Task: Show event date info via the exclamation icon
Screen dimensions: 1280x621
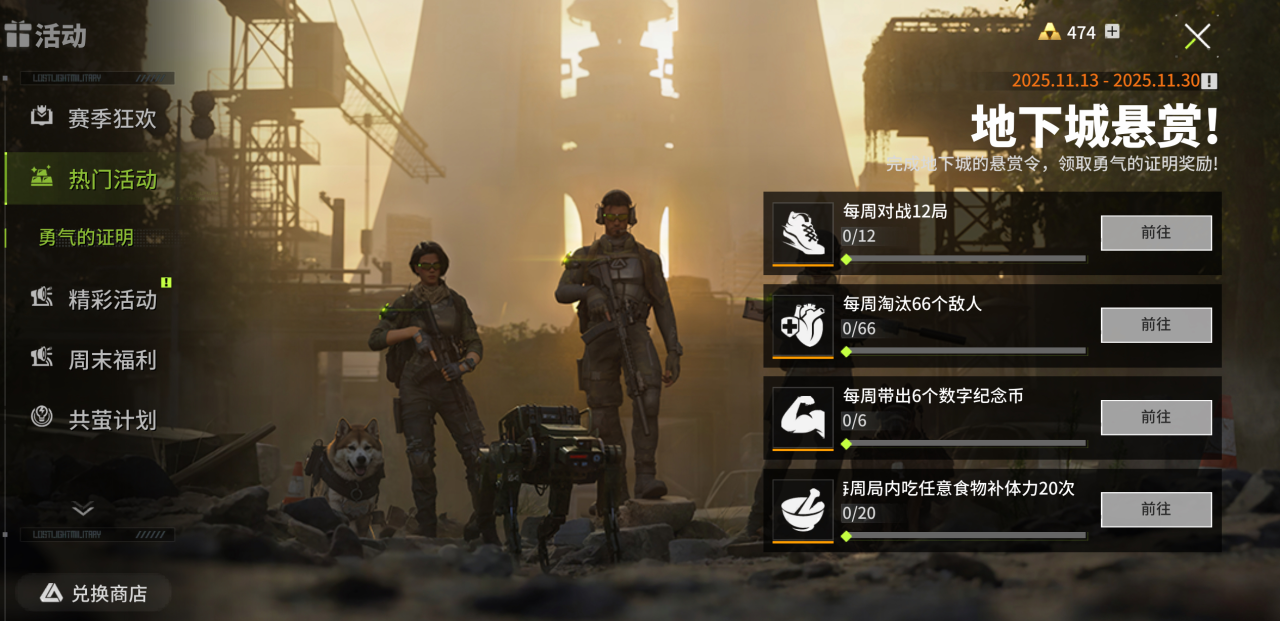Action: tap(1209, 81)
